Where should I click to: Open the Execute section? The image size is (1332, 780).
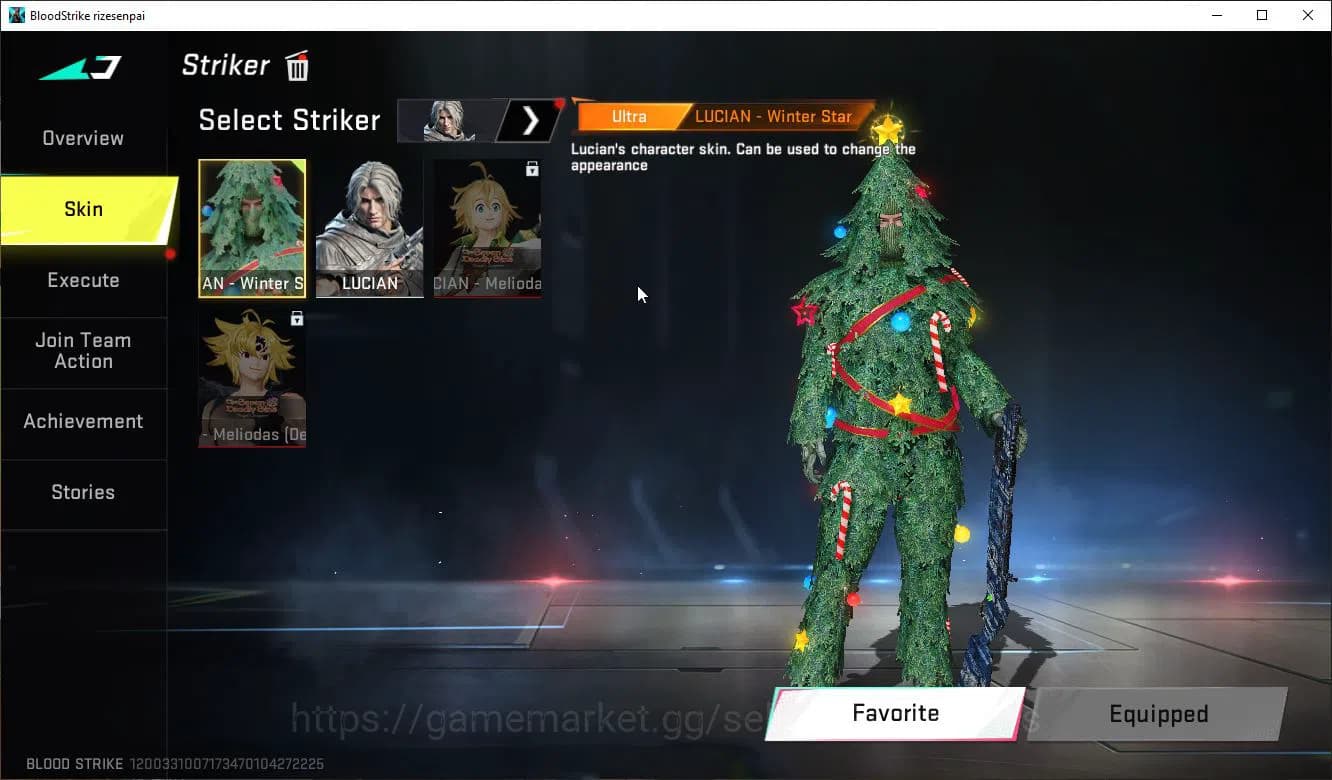83,280
